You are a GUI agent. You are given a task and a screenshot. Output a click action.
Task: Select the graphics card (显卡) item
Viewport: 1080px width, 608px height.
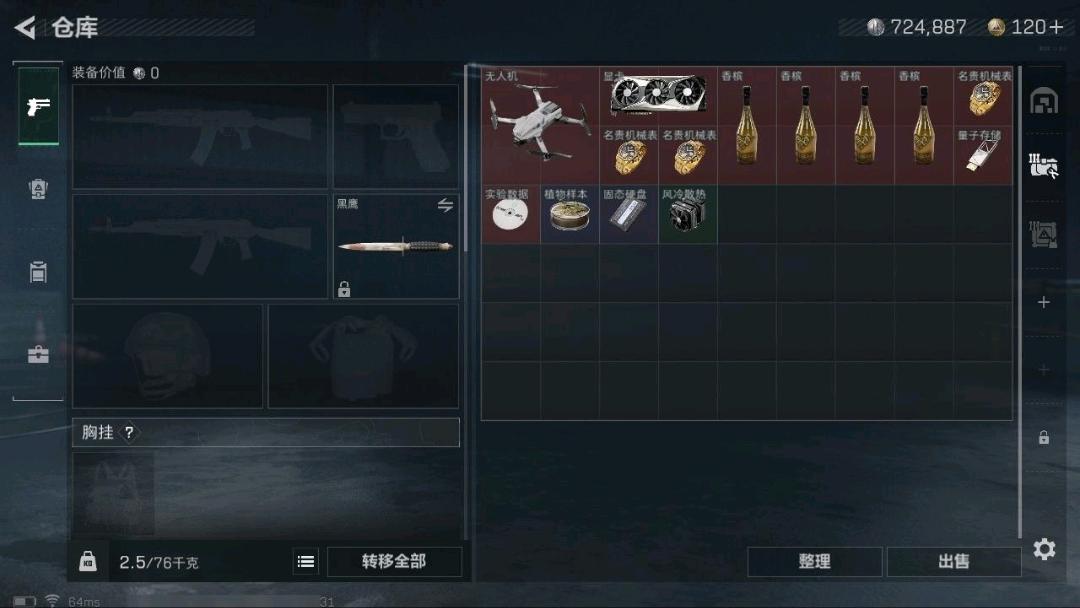pyautogui.click(x=658, y=96)
